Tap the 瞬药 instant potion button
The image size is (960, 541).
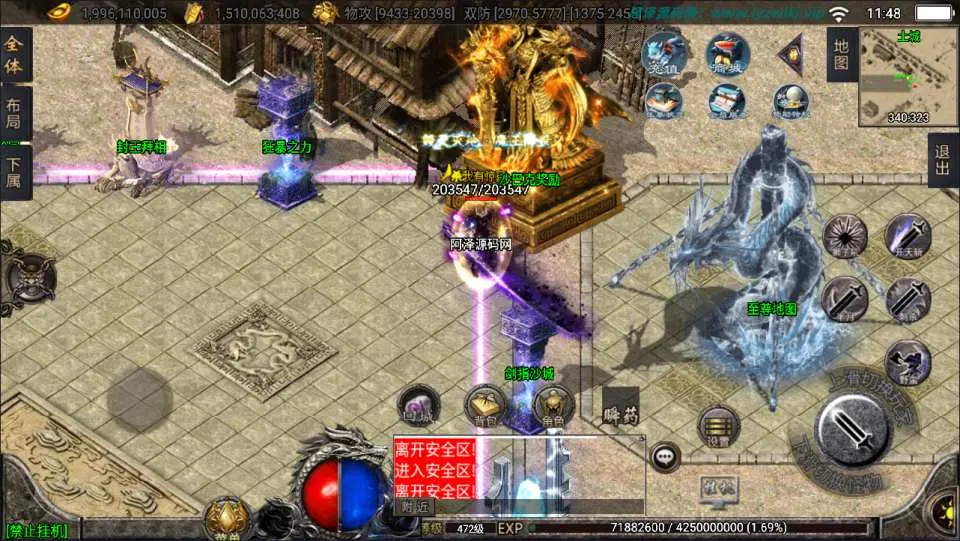(x=621, y=411)
